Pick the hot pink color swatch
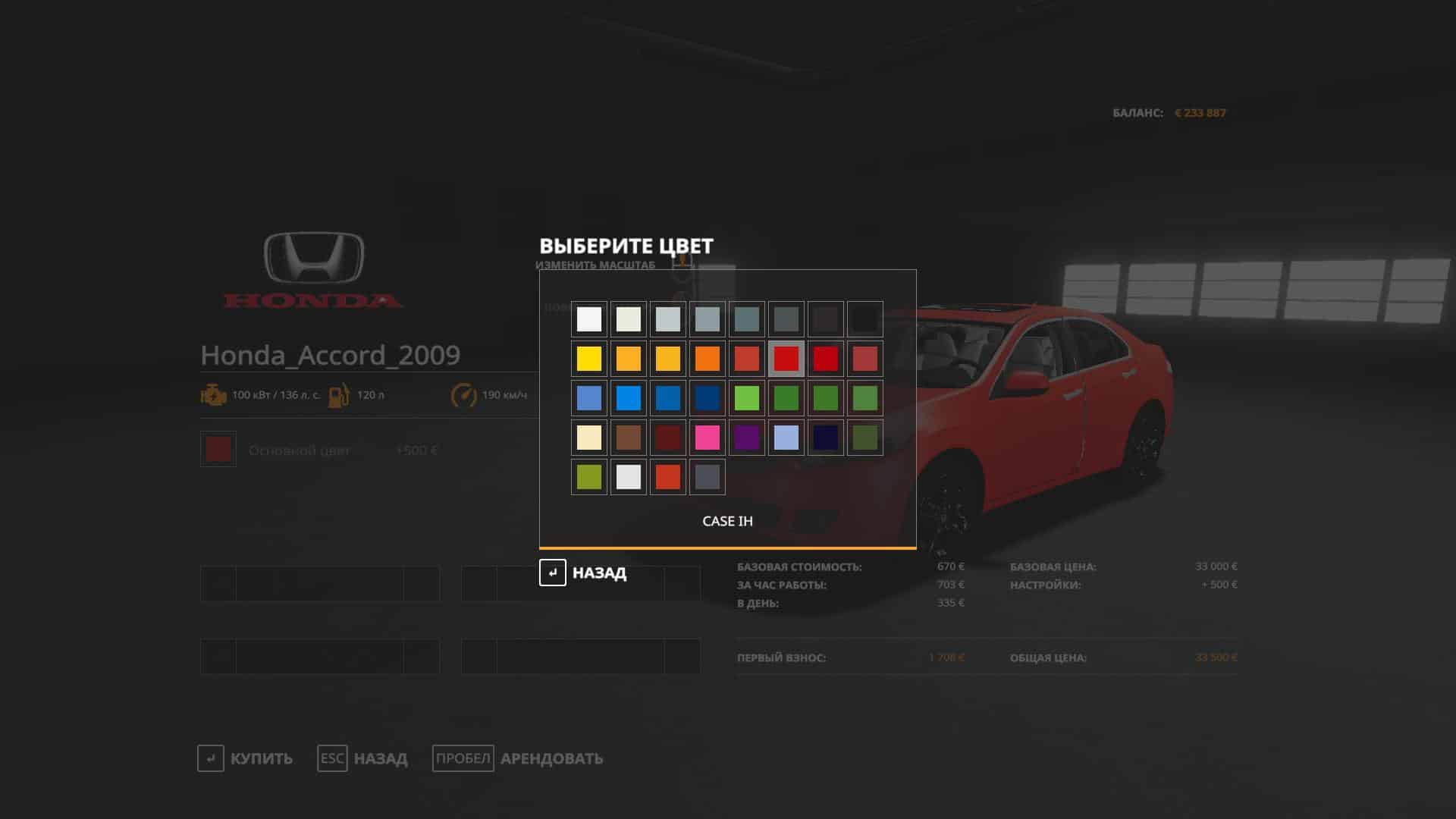1456x819 pixels. pyautogui.click(x=708, y=438)
